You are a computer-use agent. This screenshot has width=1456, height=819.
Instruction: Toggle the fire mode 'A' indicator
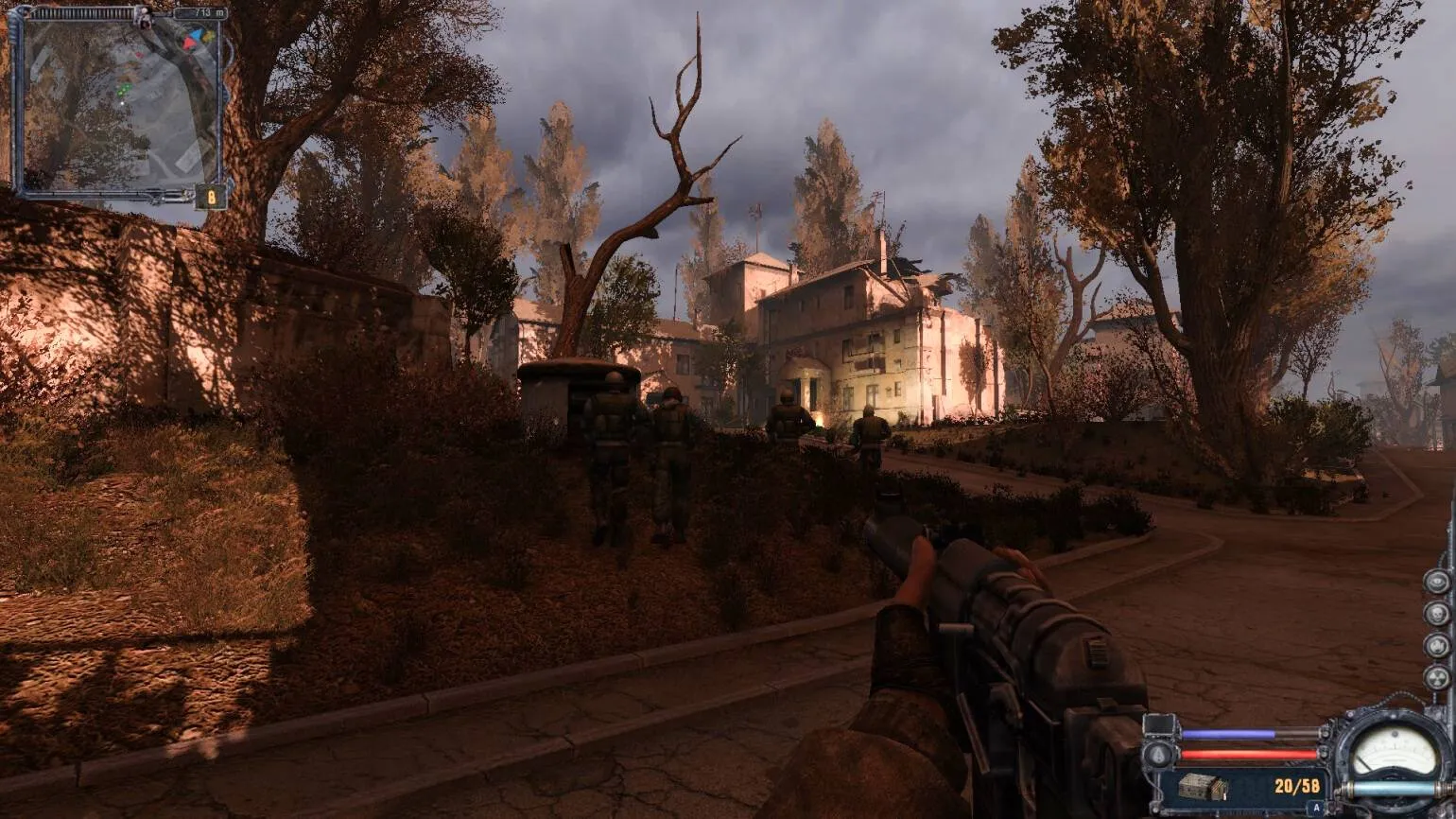coord(1315,808)
